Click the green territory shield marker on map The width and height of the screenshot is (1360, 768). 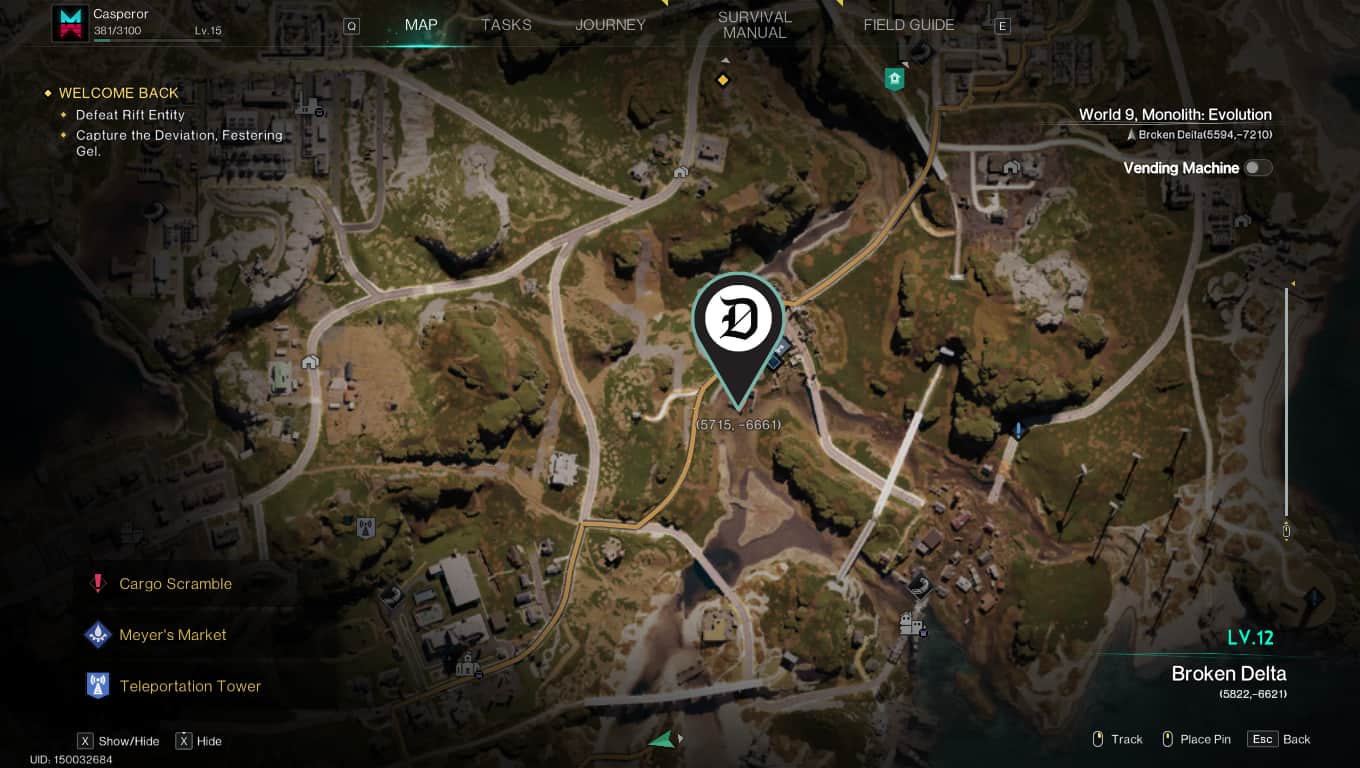[x=893, y=78]
